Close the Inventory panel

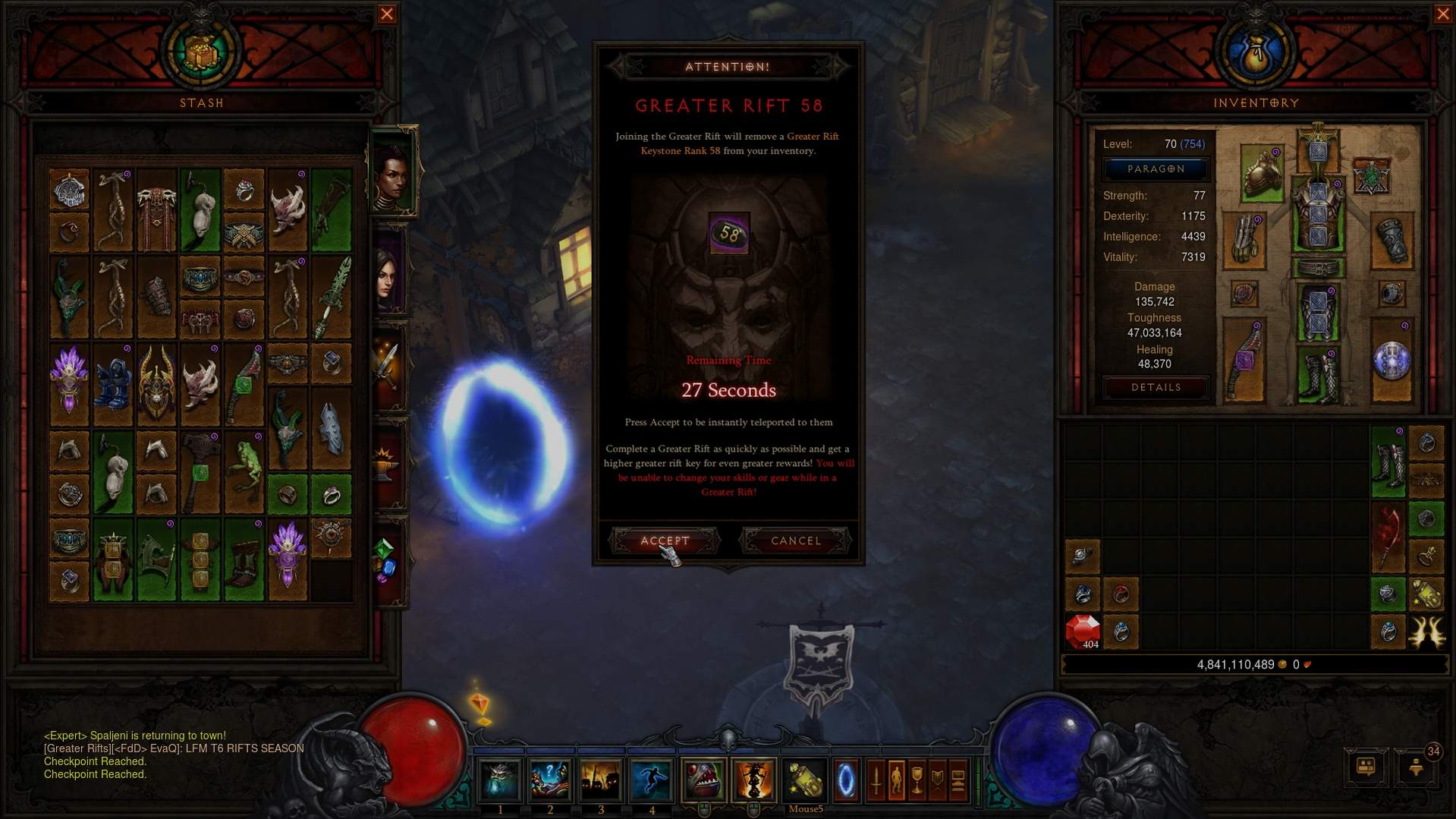(1443, 14)
